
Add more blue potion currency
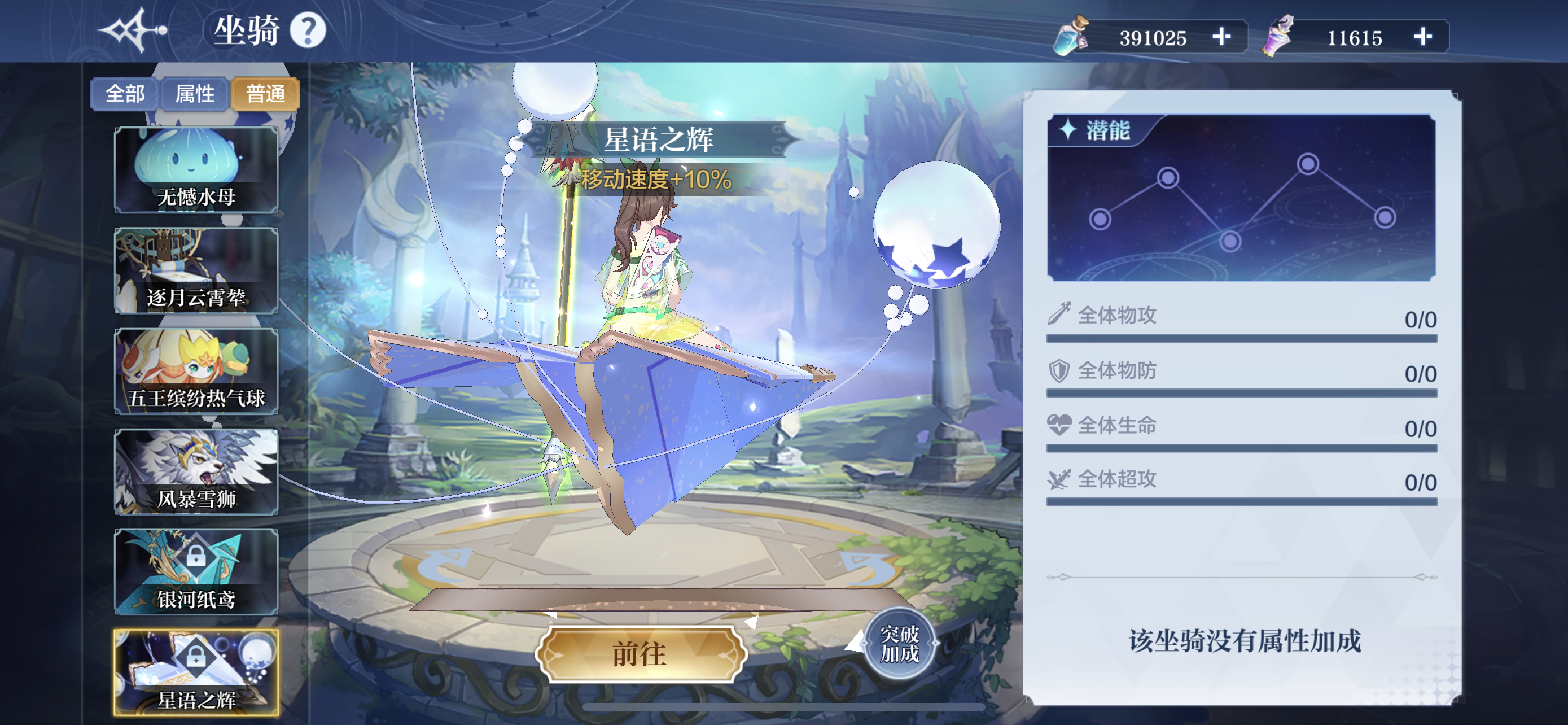(1221, 37)
